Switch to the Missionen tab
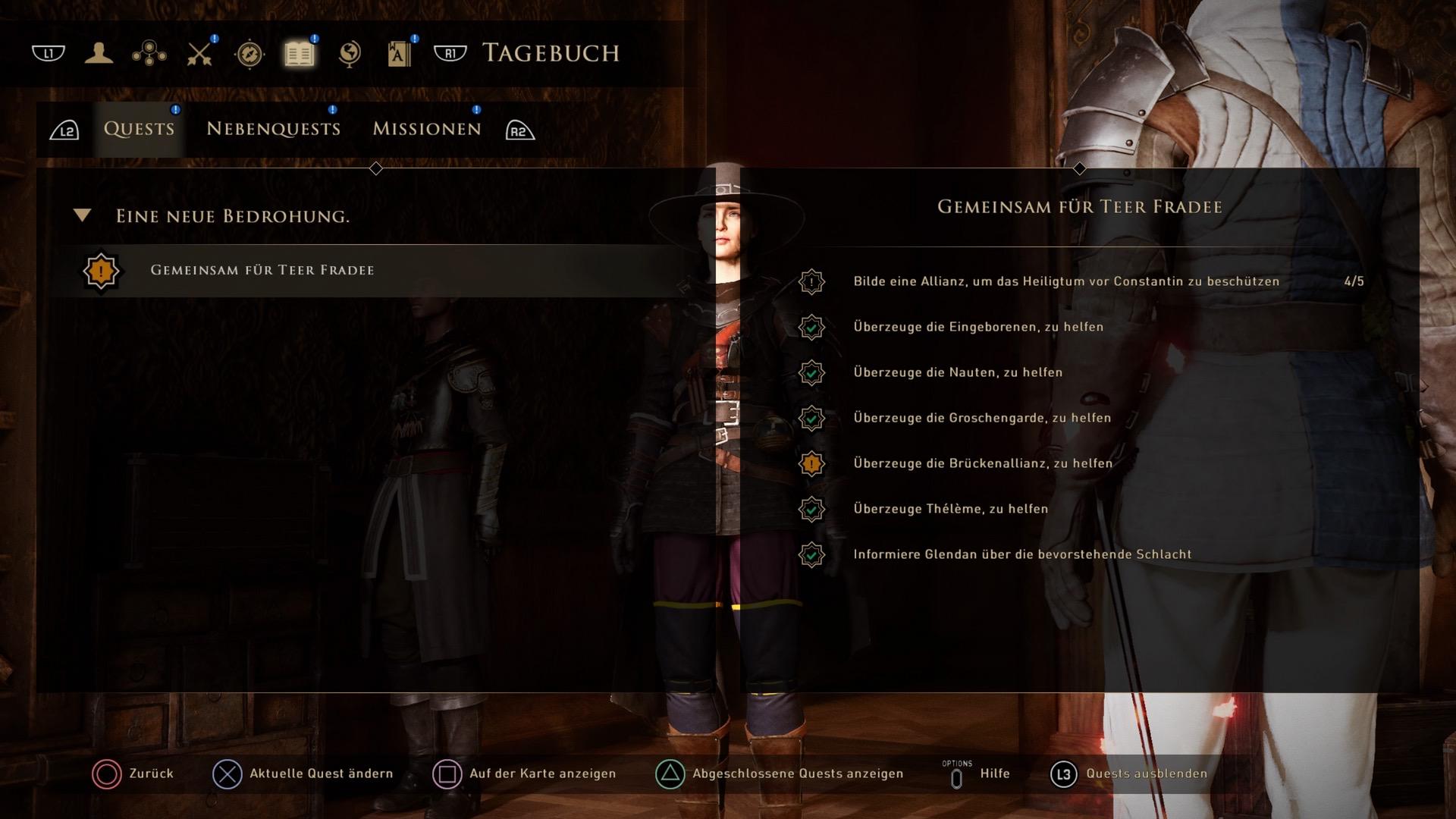Screen dimensions: 1456x819 point(426,129)
